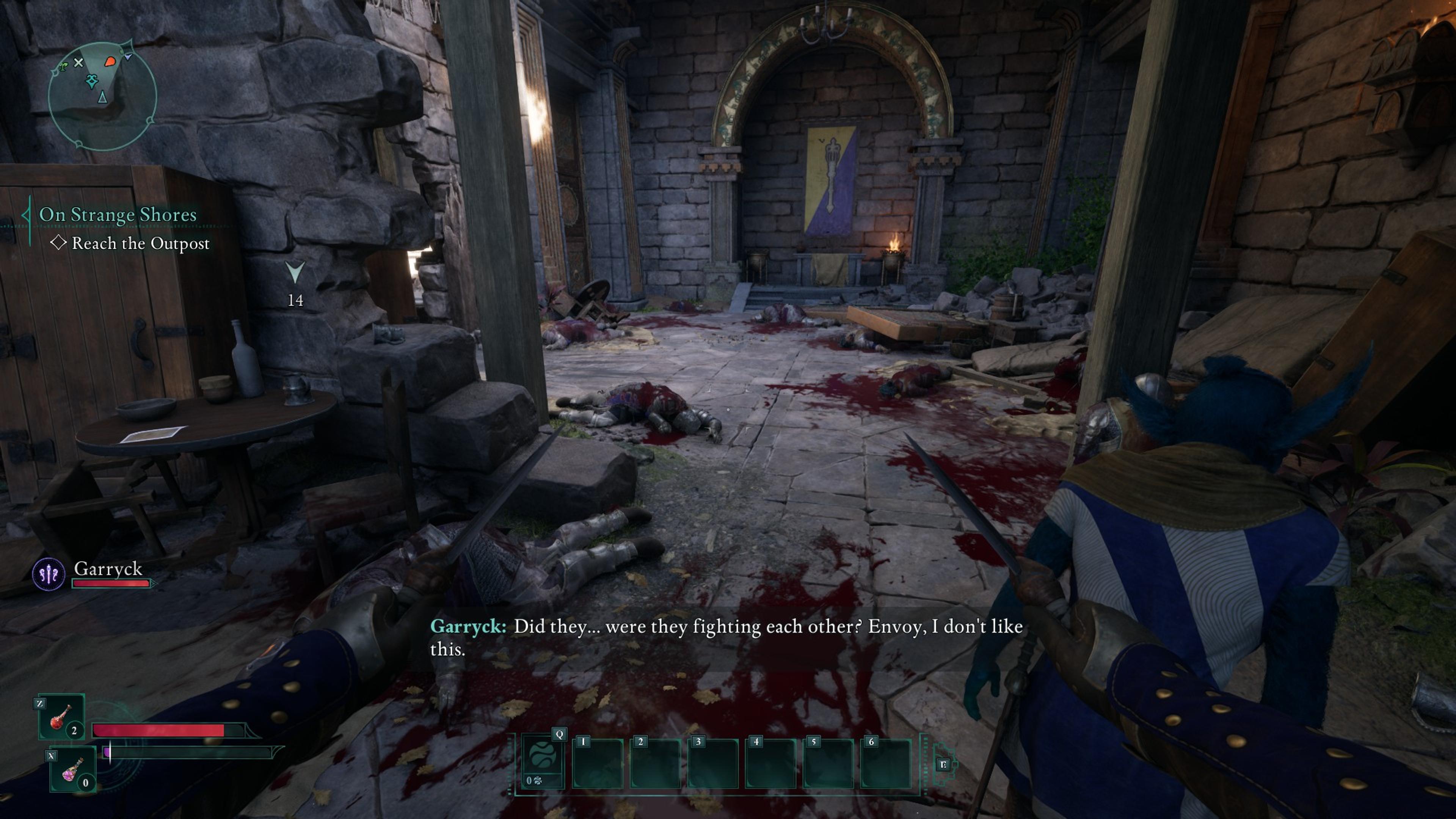1456x819 pixels.
Task: Use the pink essence potion slot
Action: click(x=72, y=769)
